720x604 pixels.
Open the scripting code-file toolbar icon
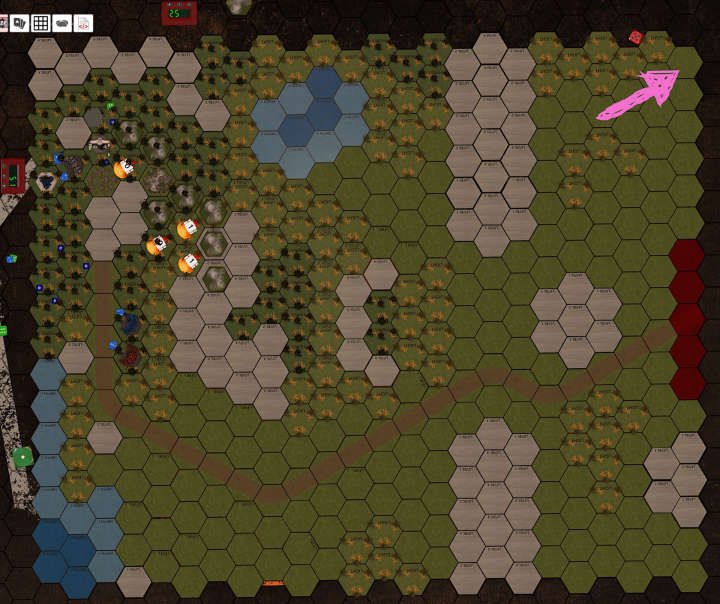click(x=84, y=22)
